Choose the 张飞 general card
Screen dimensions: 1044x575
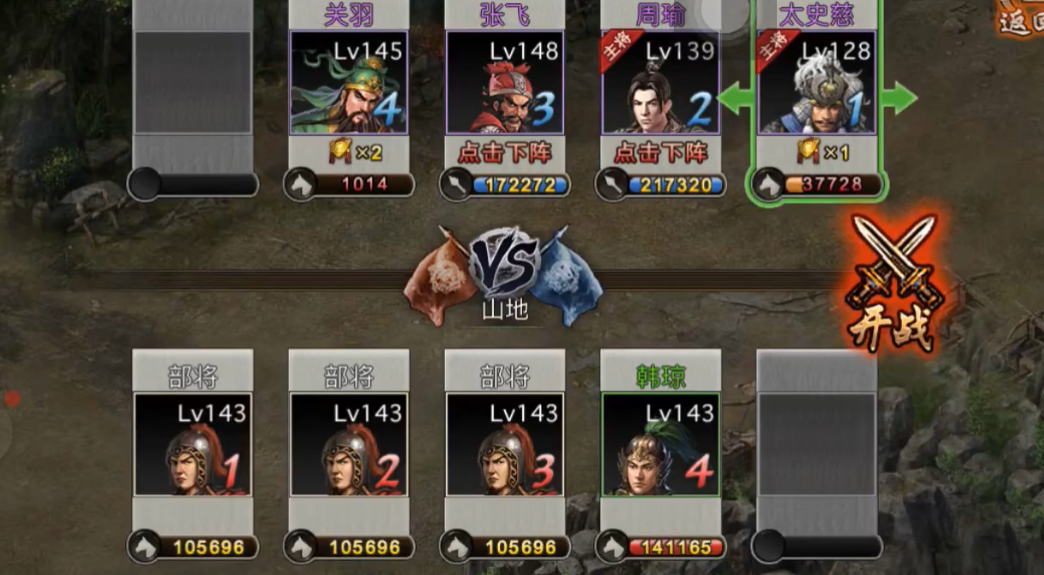tap(504, 83)
